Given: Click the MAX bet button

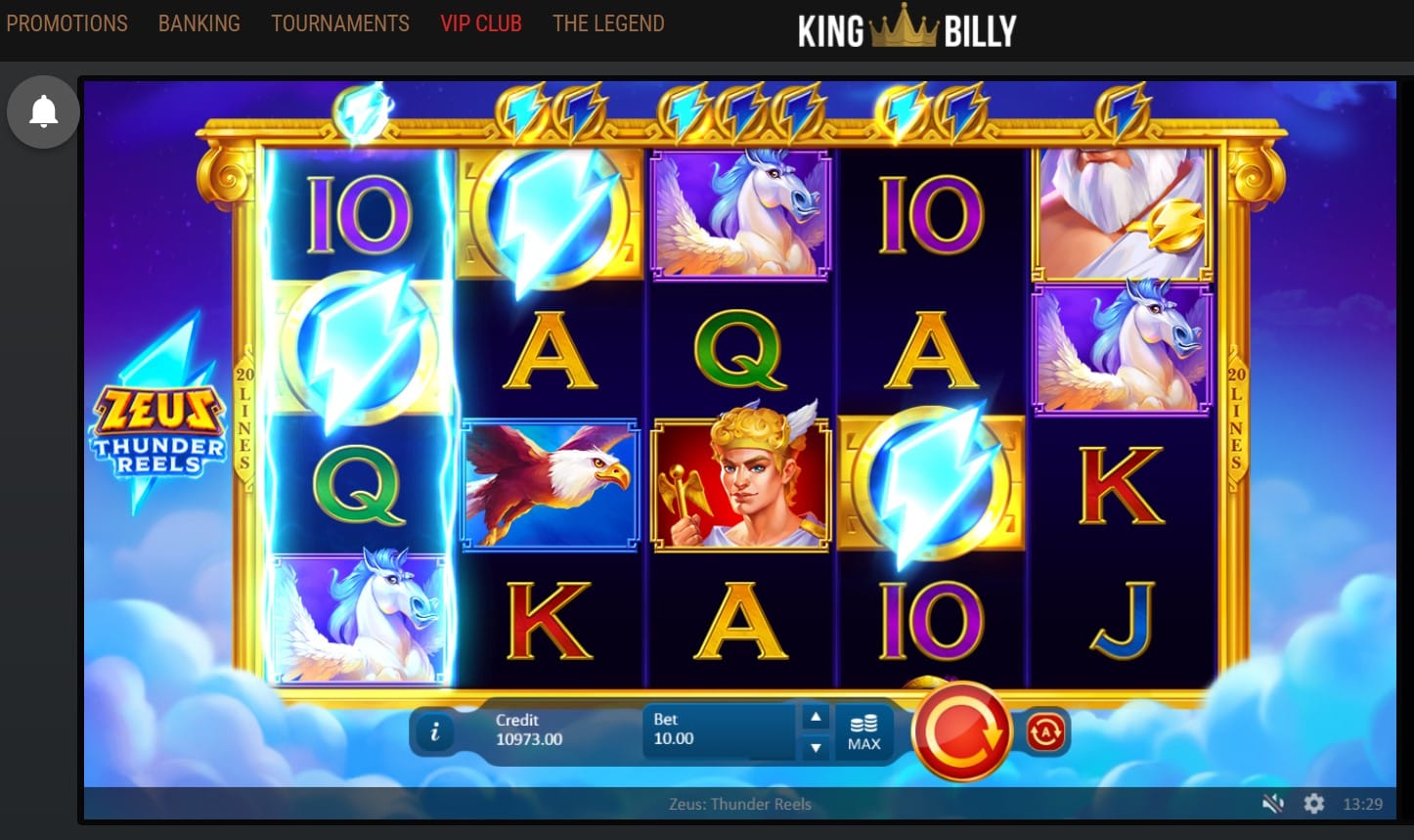Looking at the screenshot, I should 864,745.
